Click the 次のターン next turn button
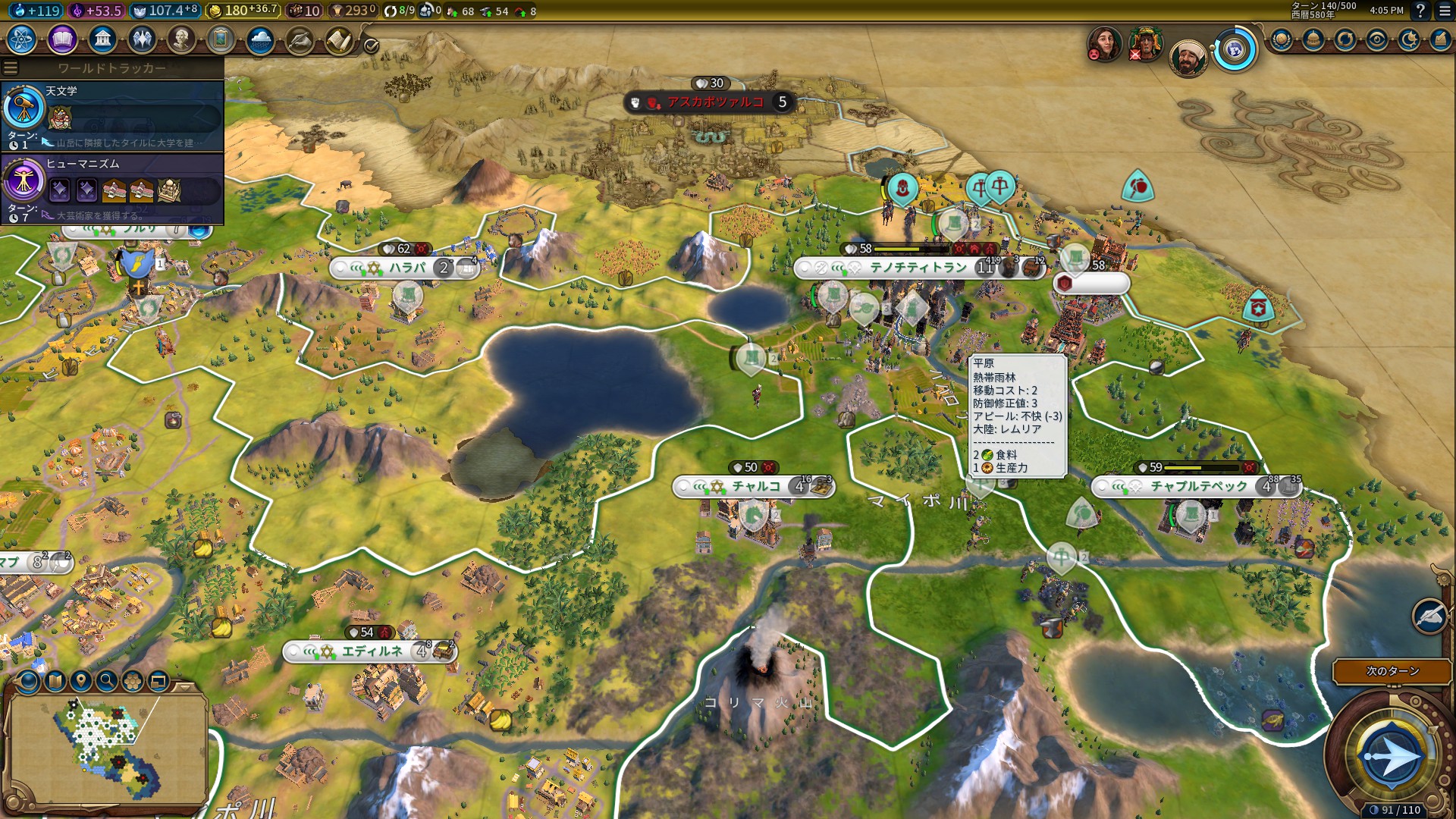The height and width of the screenshot is (819, 1456). [1392, 671]
